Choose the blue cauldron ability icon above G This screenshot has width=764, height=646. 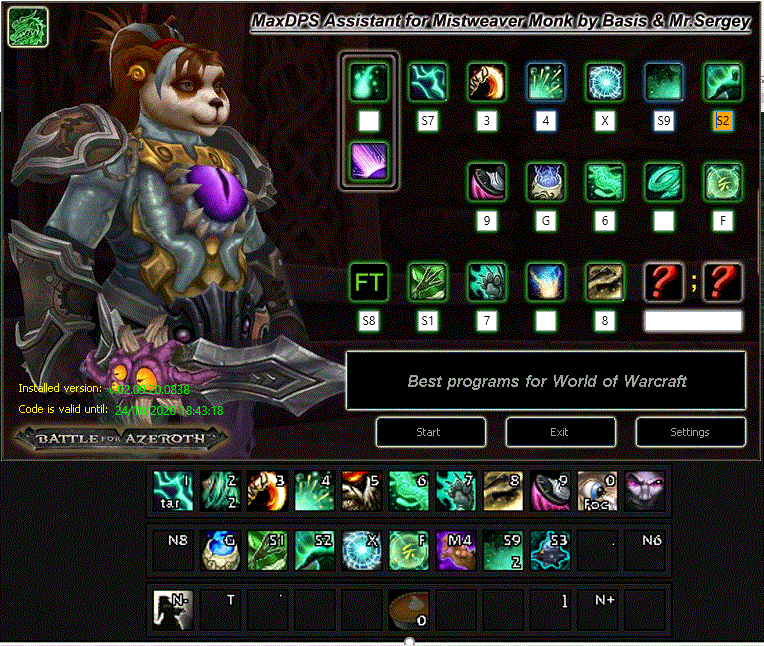[546, 183]
